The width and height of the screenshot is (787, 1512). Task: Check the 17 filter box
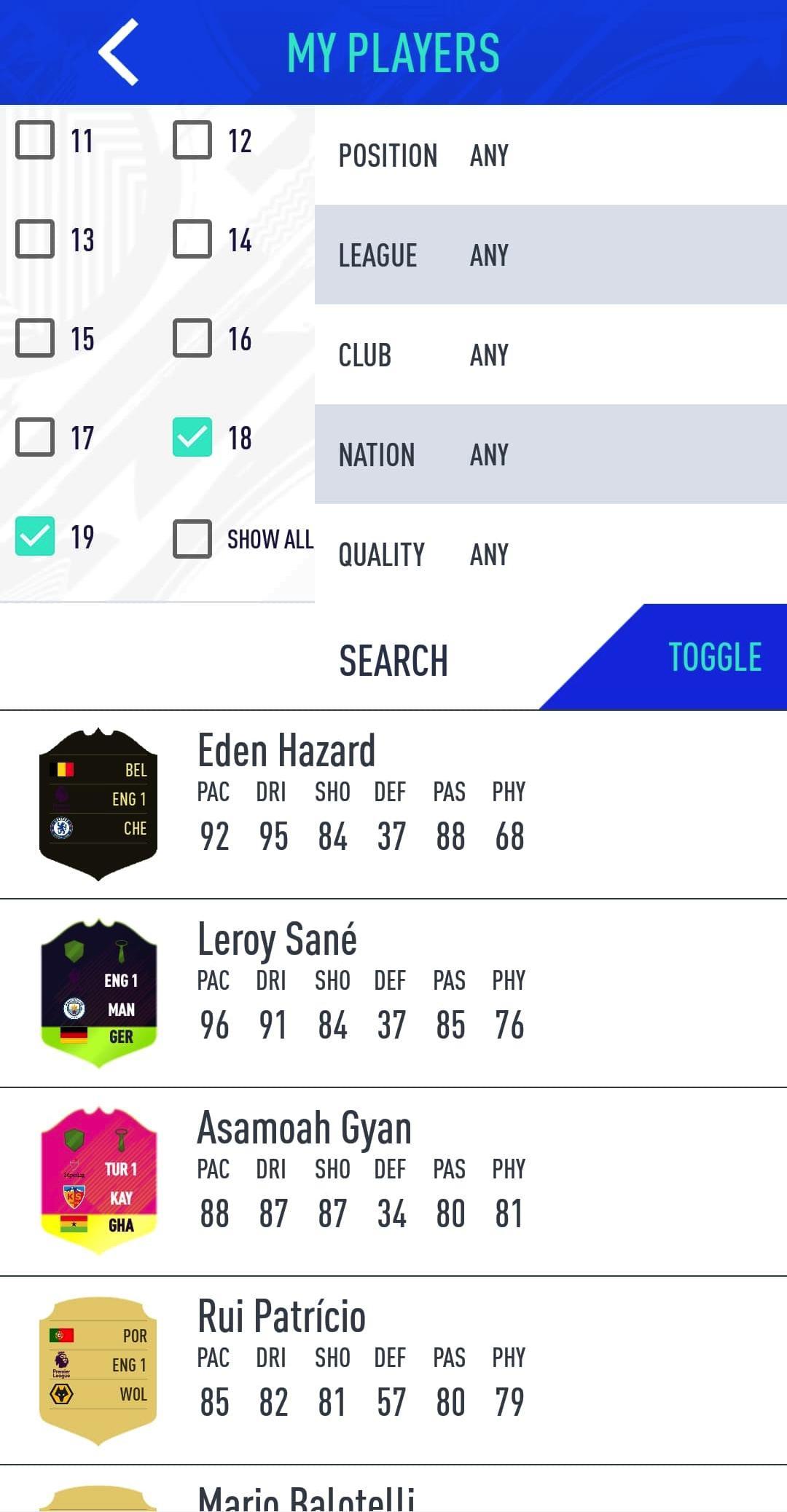(35, 437)
